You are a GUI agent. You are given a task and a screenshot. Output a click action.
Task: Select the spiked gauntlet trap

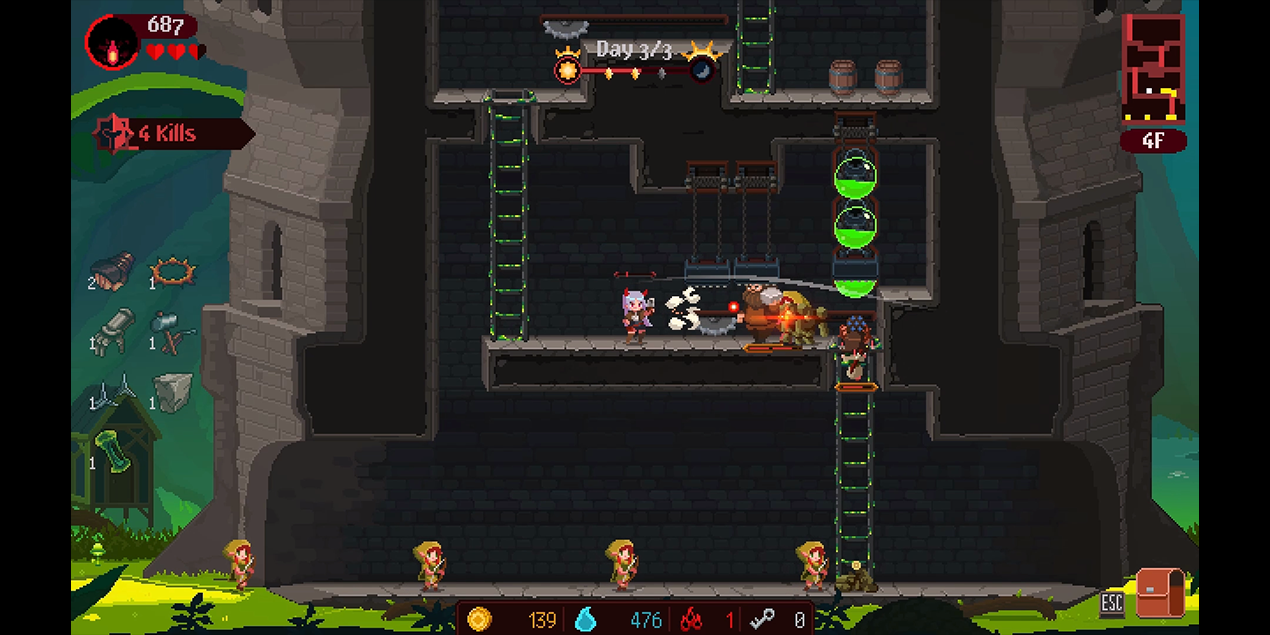[113, 270]
